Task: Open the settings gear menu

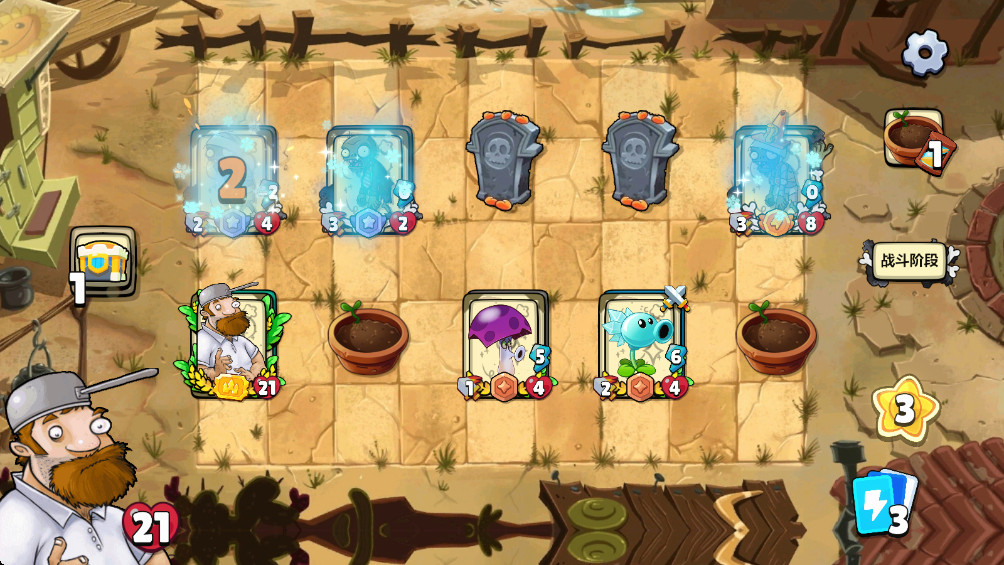Action: (x=924, y=51)
